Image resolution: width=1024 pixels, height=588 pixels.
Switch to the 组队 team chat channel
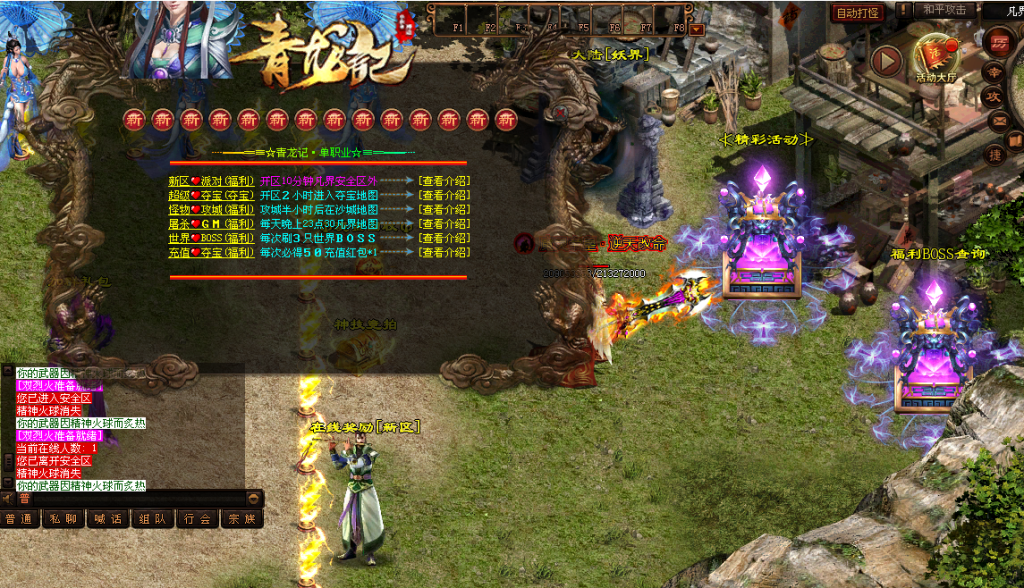click(x=153, y=519)
